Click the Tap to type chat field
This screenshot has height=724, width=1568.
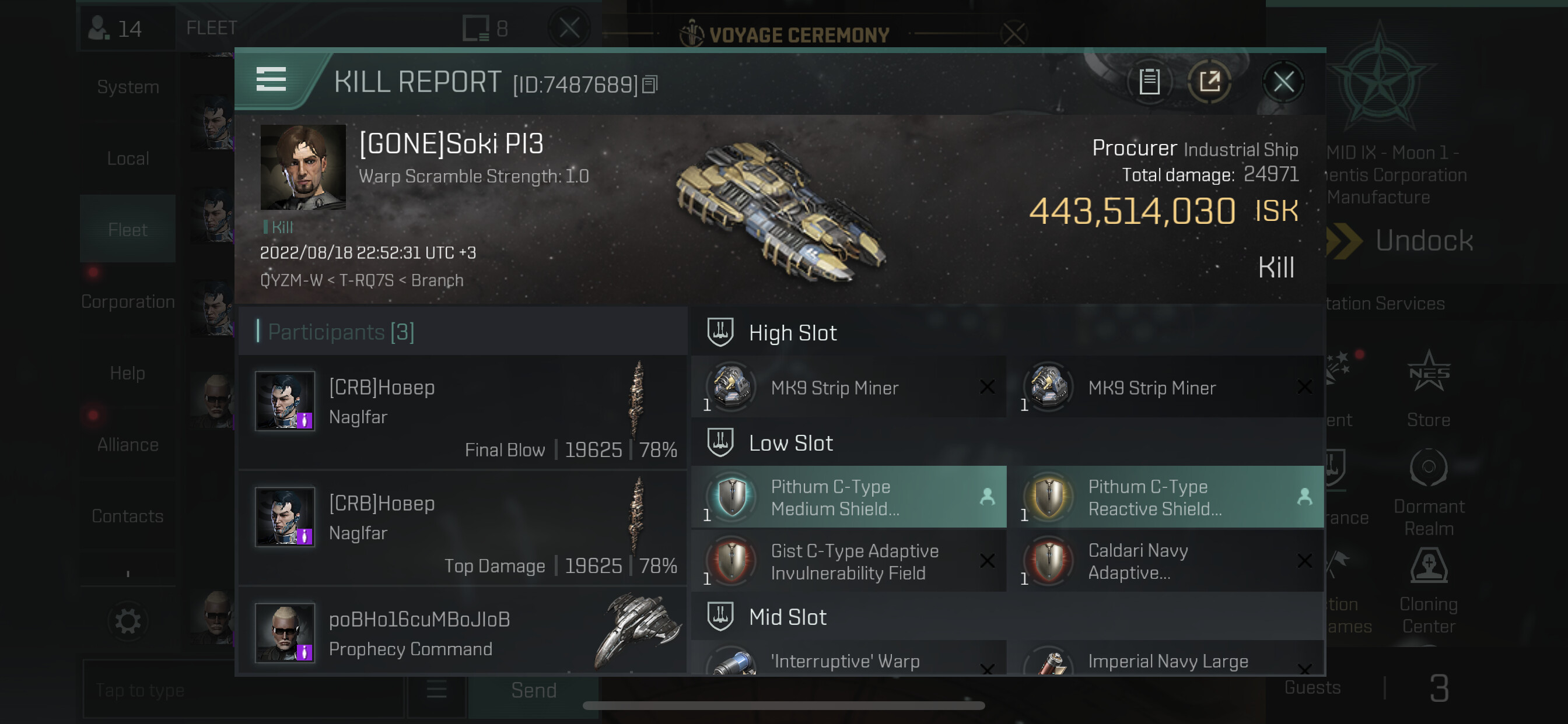243,691
